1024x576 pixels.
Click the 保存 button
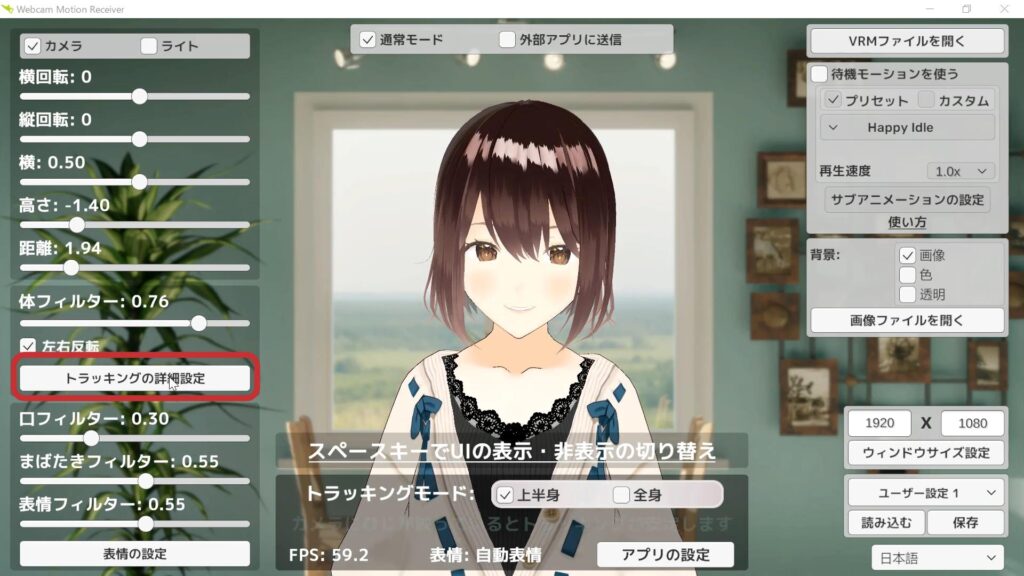tap(964, 522)
